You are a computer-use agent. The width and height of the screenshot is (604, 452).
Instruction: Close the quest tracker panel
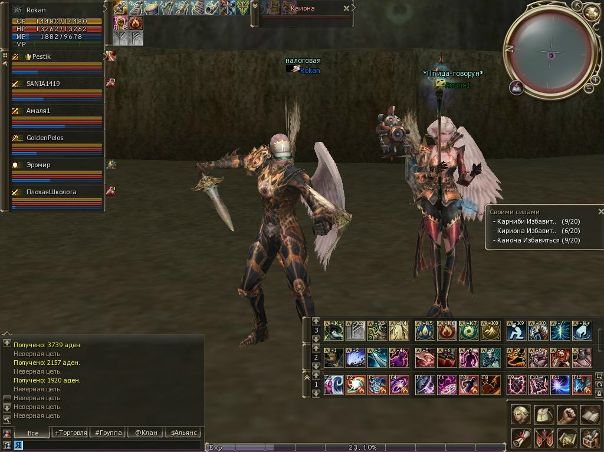600,212
